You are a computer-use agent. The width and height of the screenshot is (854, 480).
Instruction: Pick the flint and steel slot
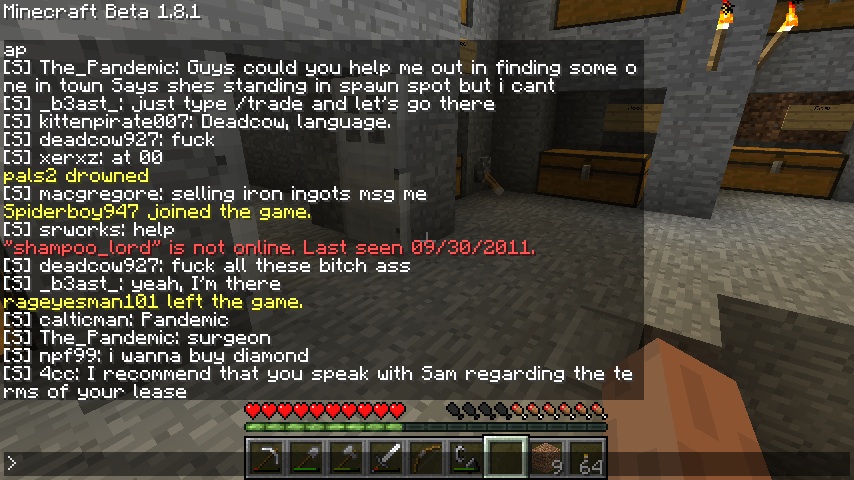pyautogui.click(x=466, y=459)
